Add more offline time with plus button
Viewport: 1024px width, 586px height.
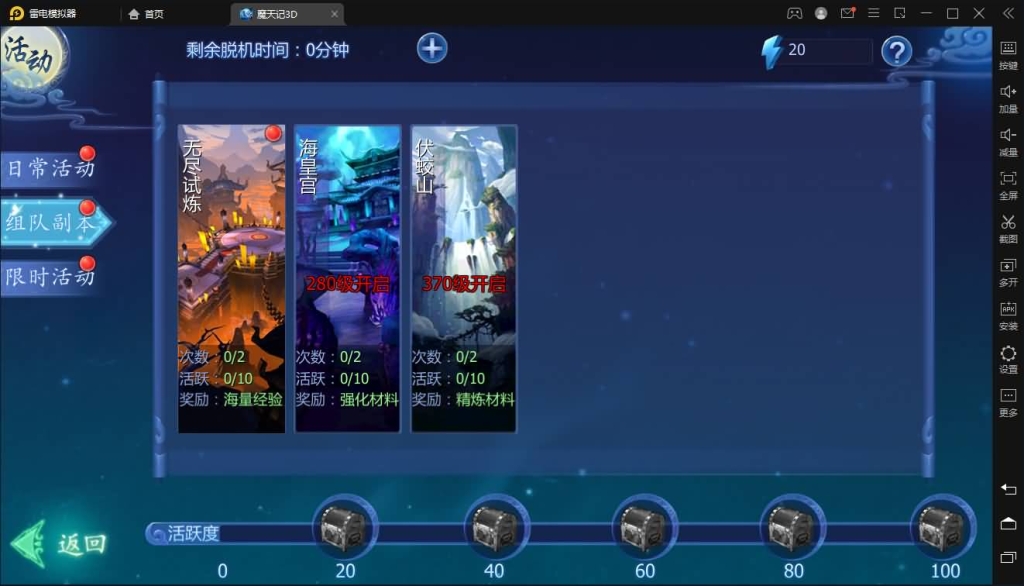click(x=432, y=48)
